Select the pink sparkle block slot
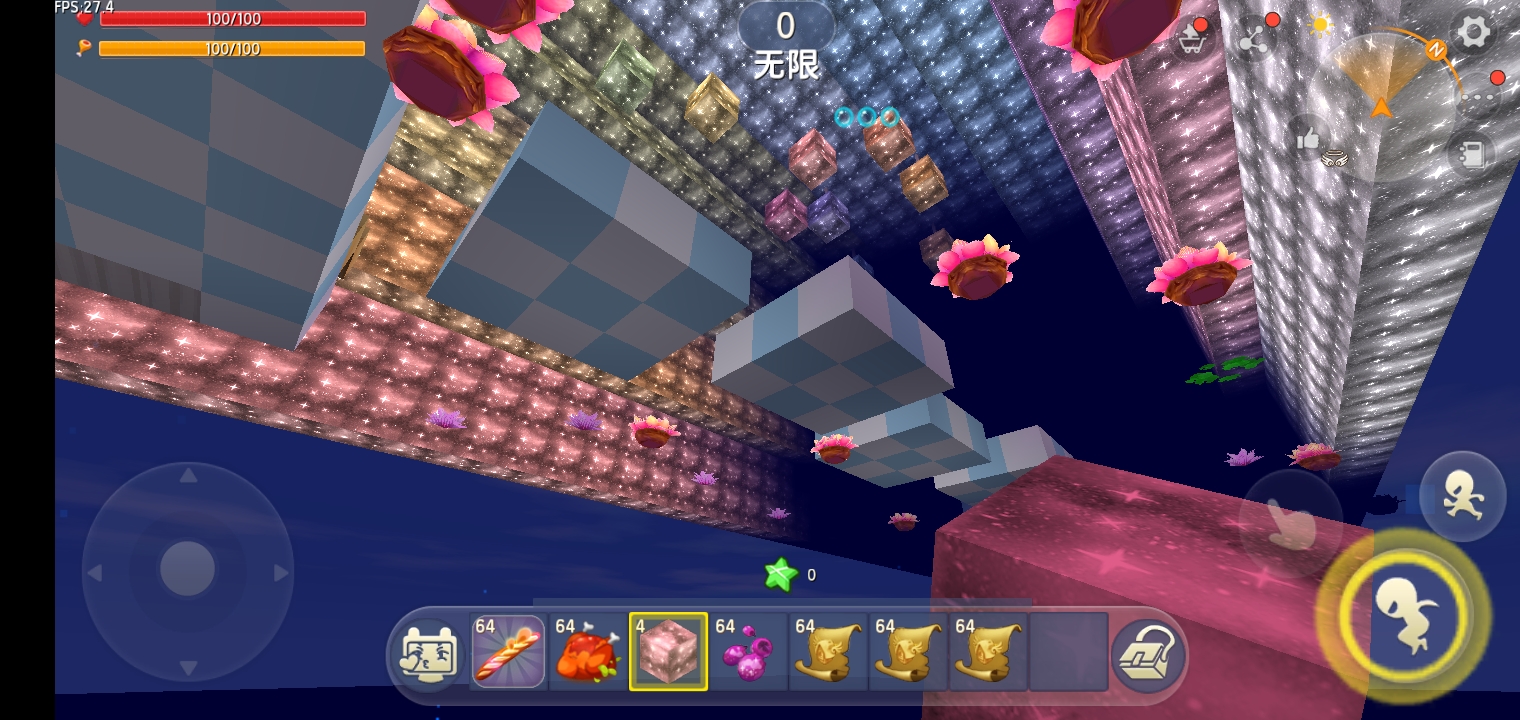 668,652
